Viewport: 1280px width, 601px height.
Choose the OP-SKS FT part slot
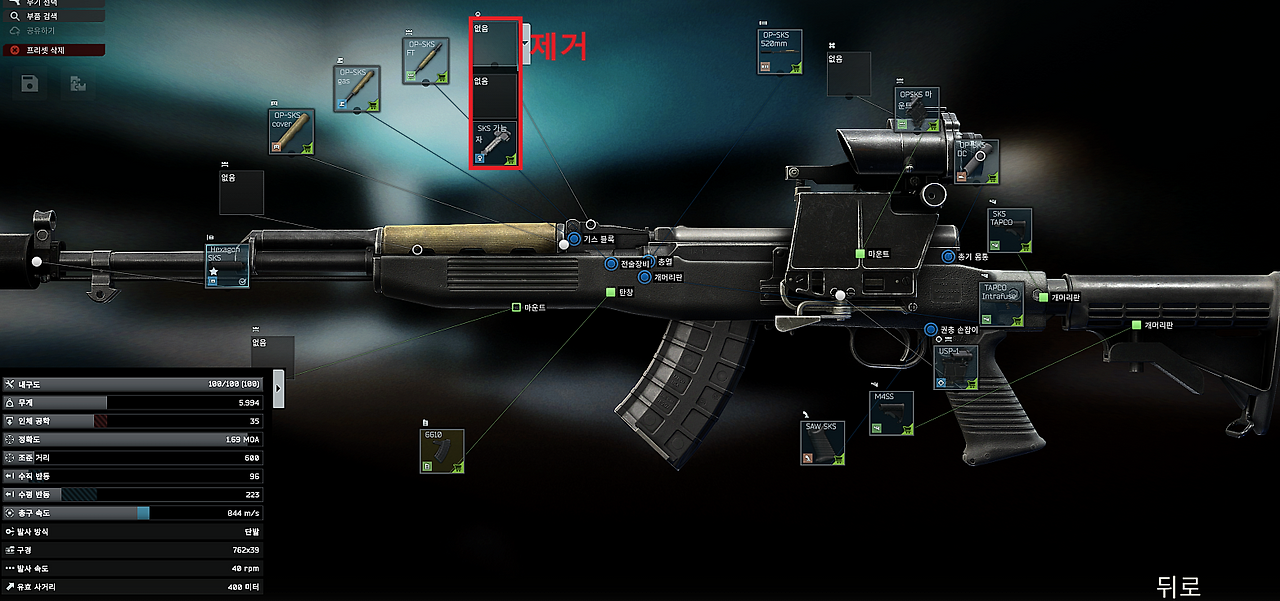pos(426,61)
